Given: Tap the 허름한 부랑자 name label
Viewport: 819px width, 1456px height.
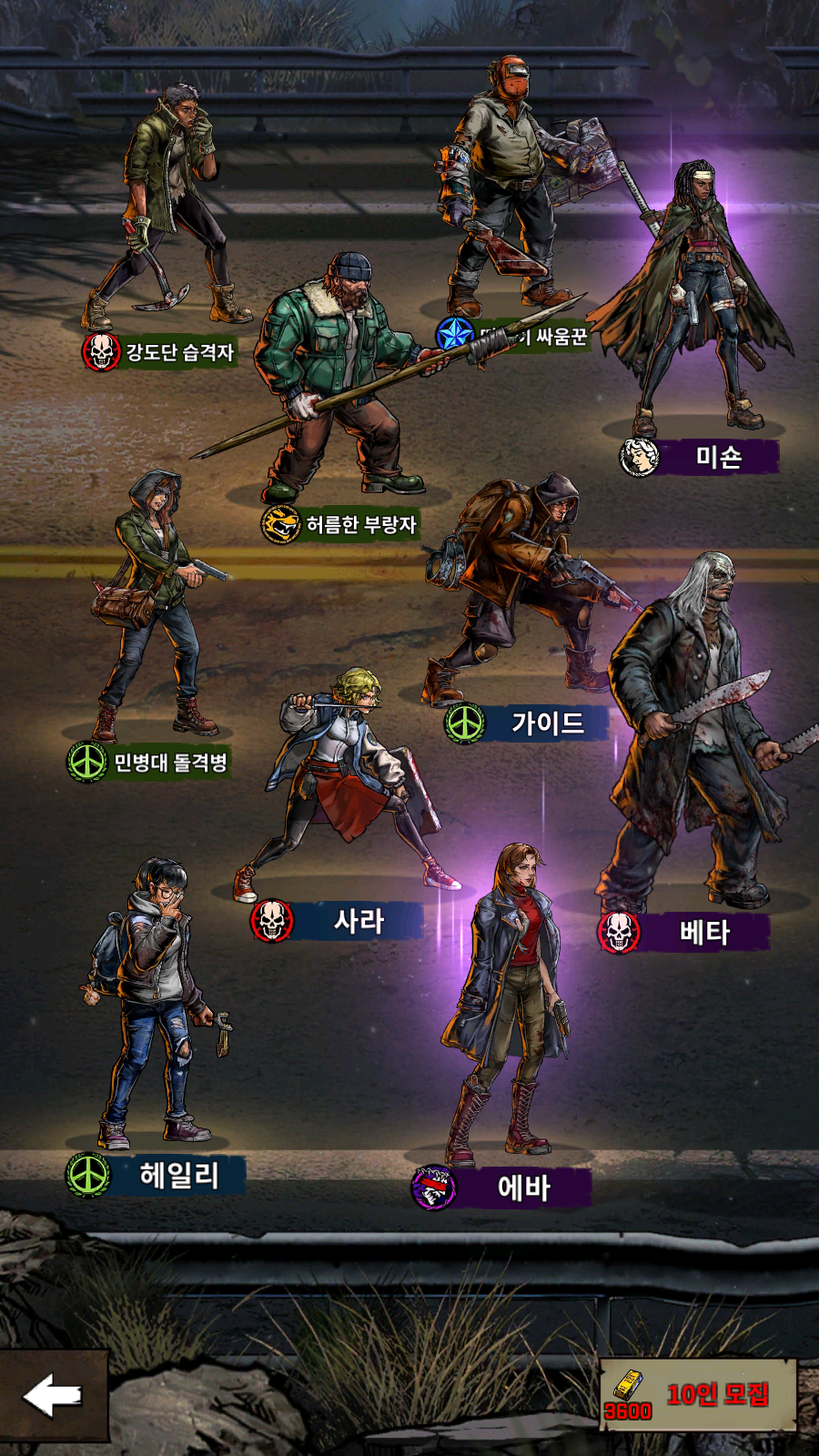Looking at the screenshot, I should 360,524.
